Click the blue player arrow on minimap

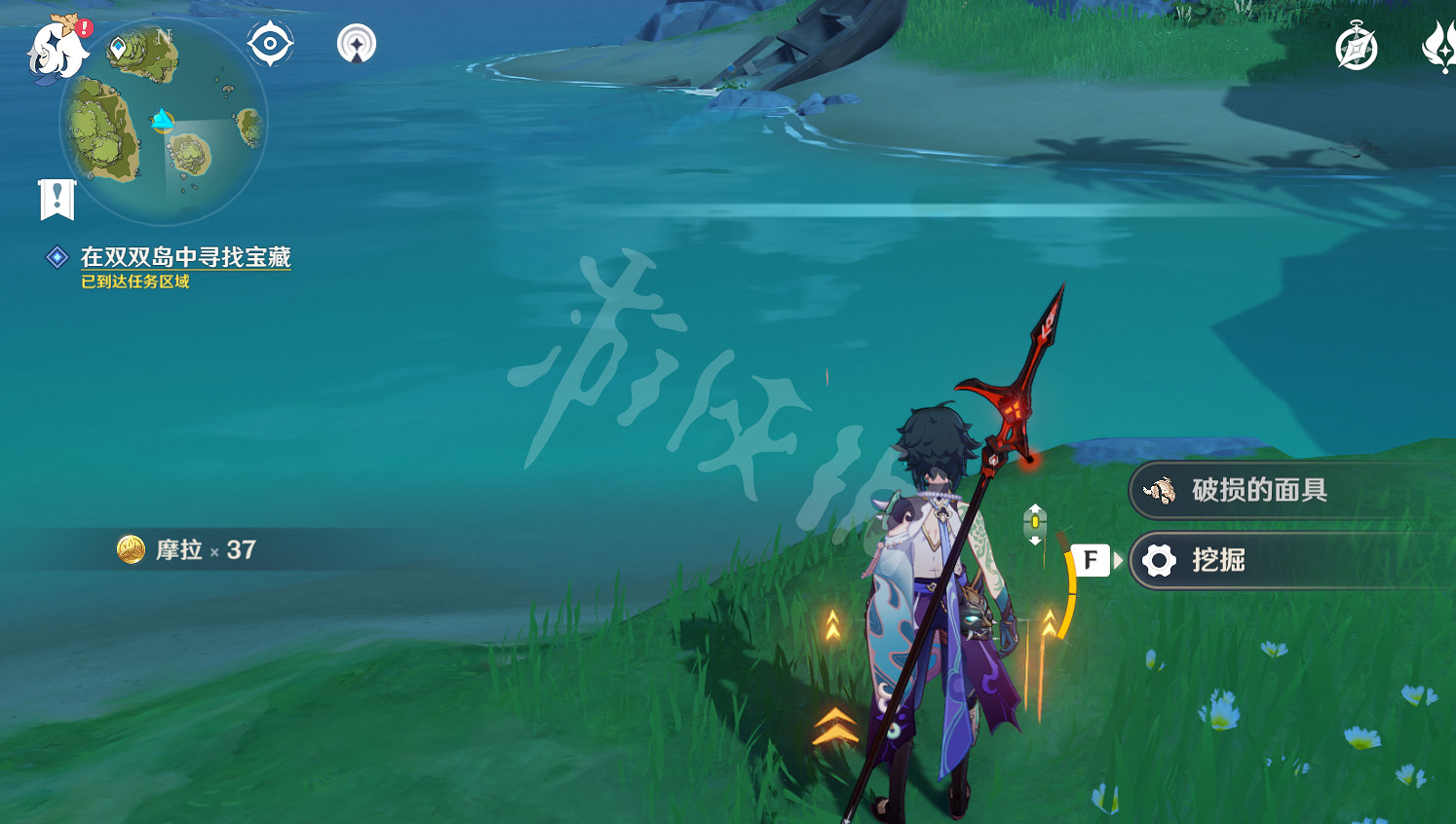click(162, 122)
